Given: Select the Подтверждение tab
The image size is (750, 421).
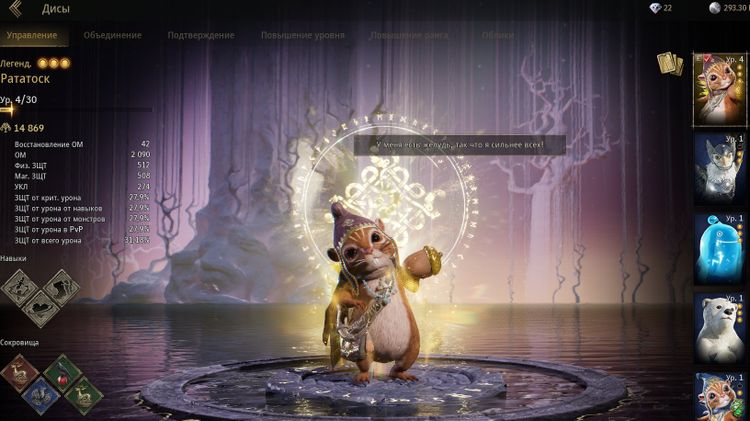Looking at the screenshot, I should coord(201,35).
